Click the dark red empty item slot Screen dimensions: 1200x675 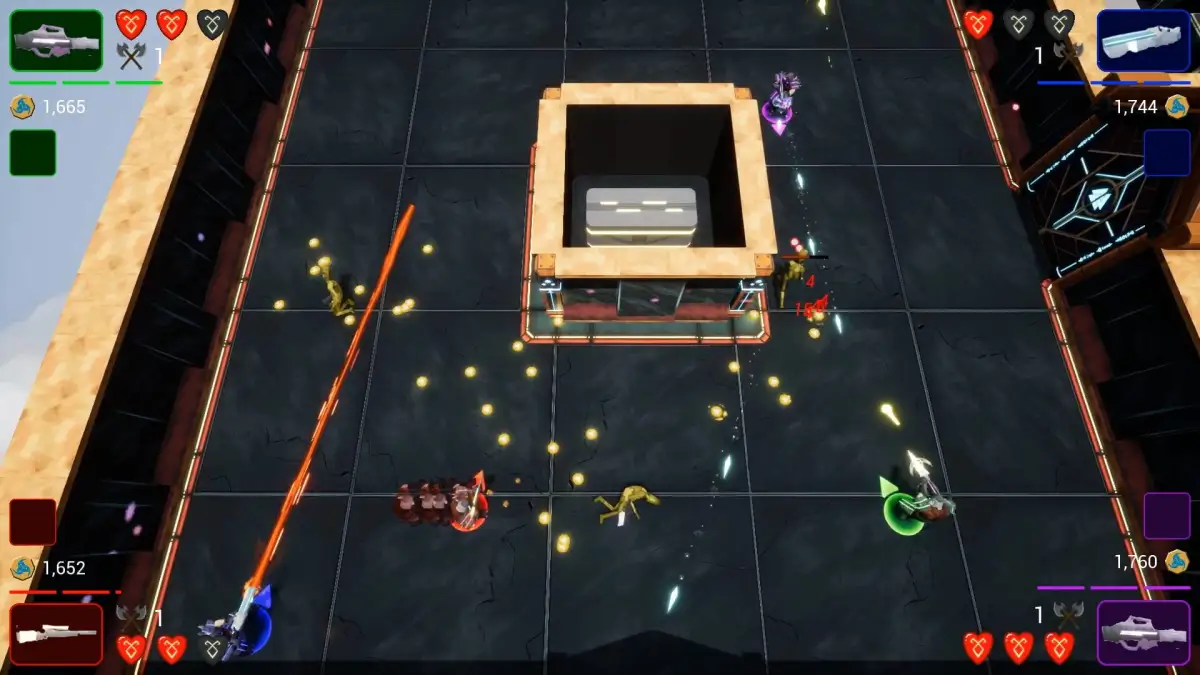pos(33,522)
